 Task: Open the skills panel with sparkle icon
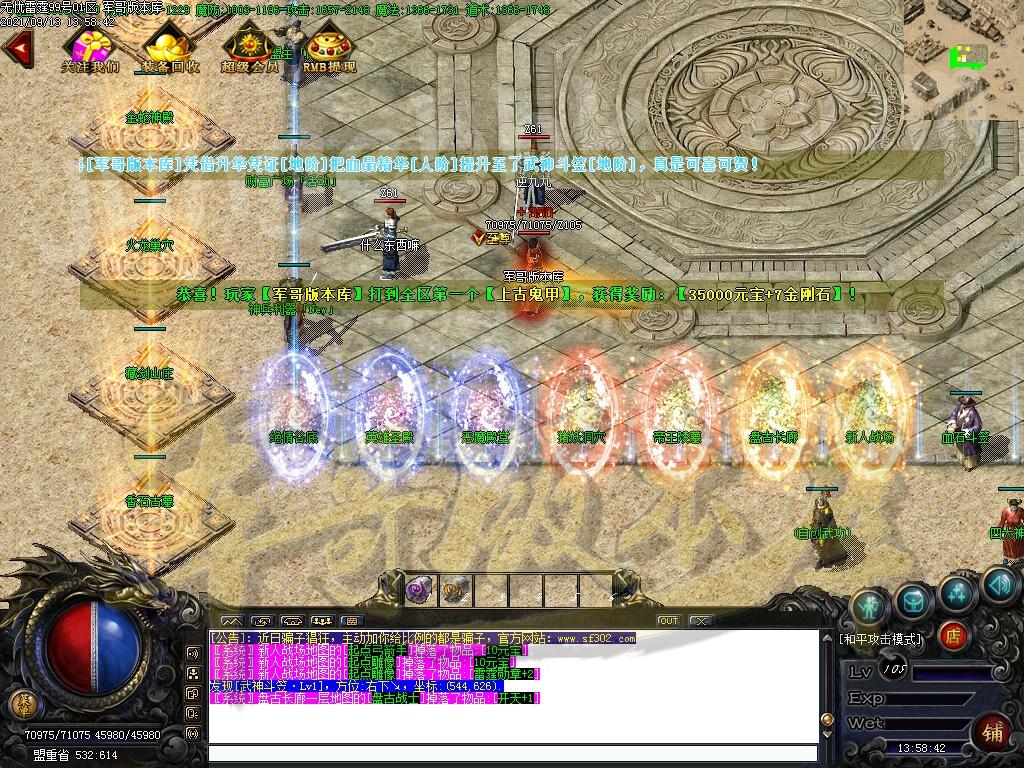click(957, 592)
